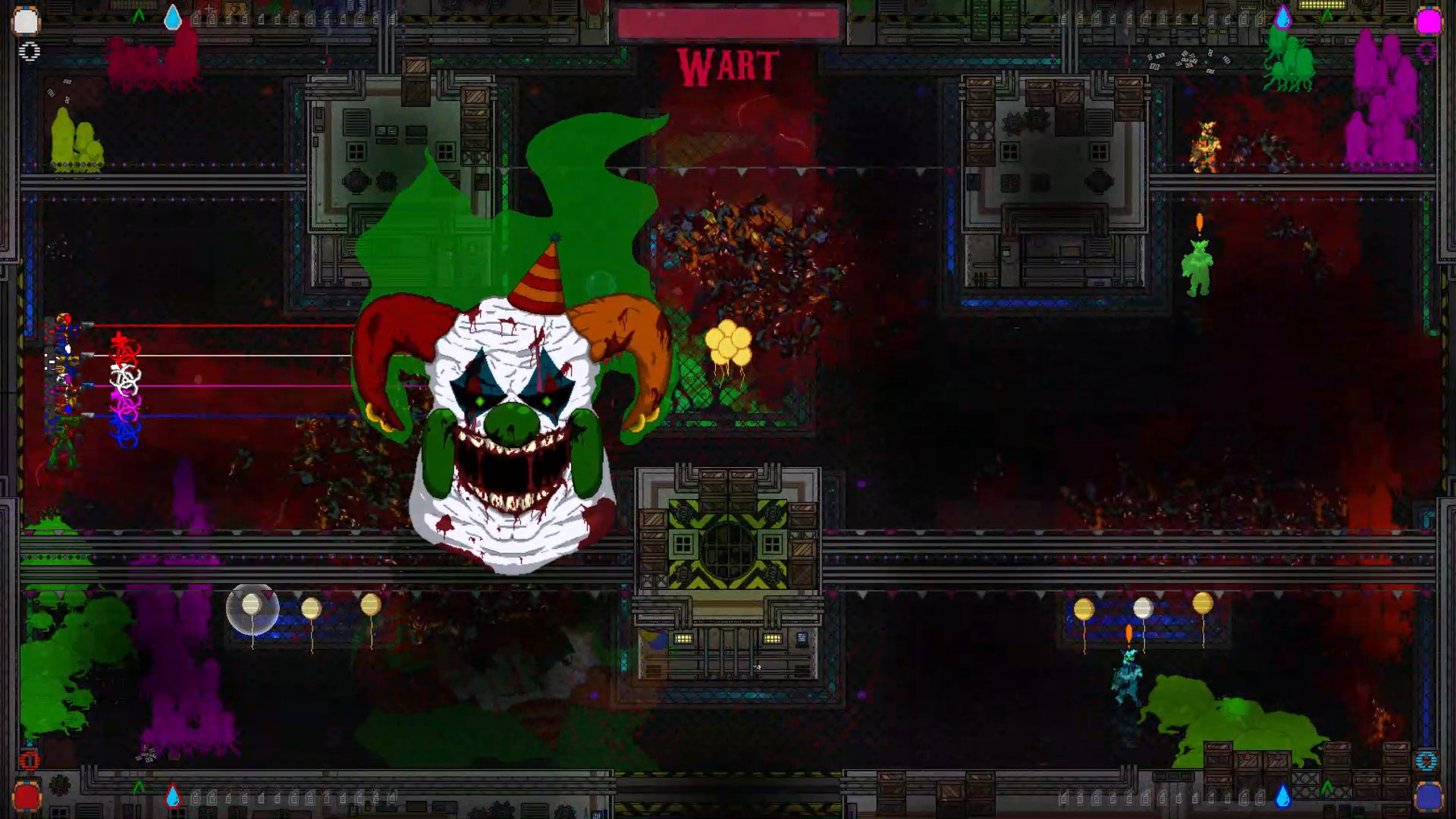Select the blue water droplet icon near top-left
The image size is (1456, 819).
click(173, 18)
